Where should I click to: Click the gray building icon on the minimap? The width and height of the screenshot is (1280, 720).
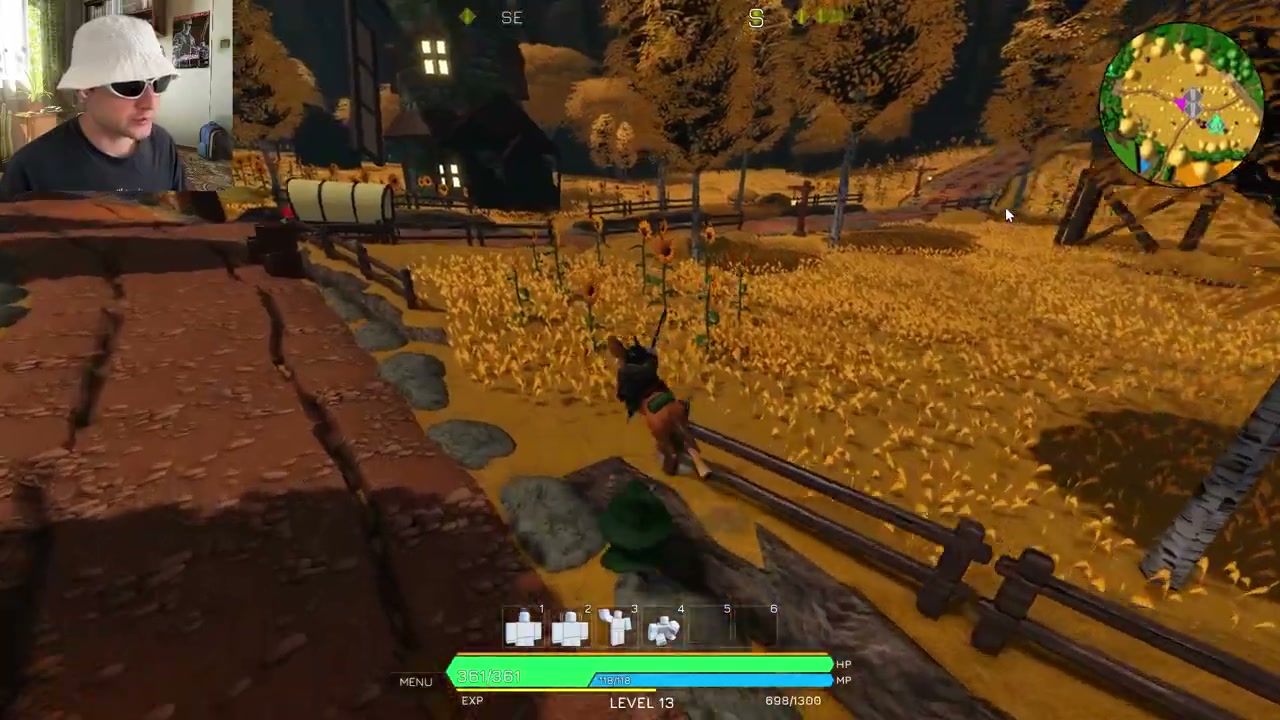(x=1192, y=101)
